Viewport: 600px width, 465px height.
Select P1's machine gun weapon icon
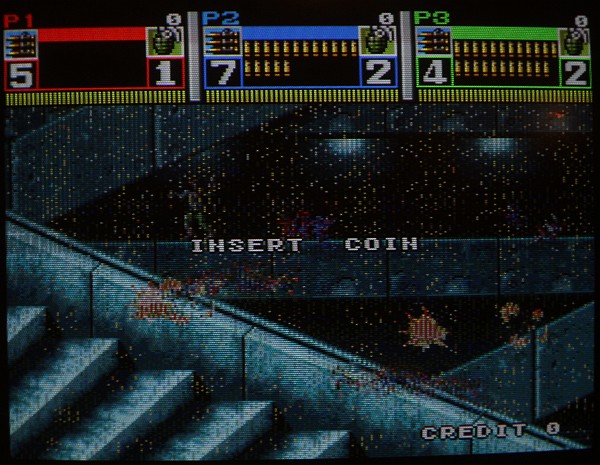(x=21, y=45)
